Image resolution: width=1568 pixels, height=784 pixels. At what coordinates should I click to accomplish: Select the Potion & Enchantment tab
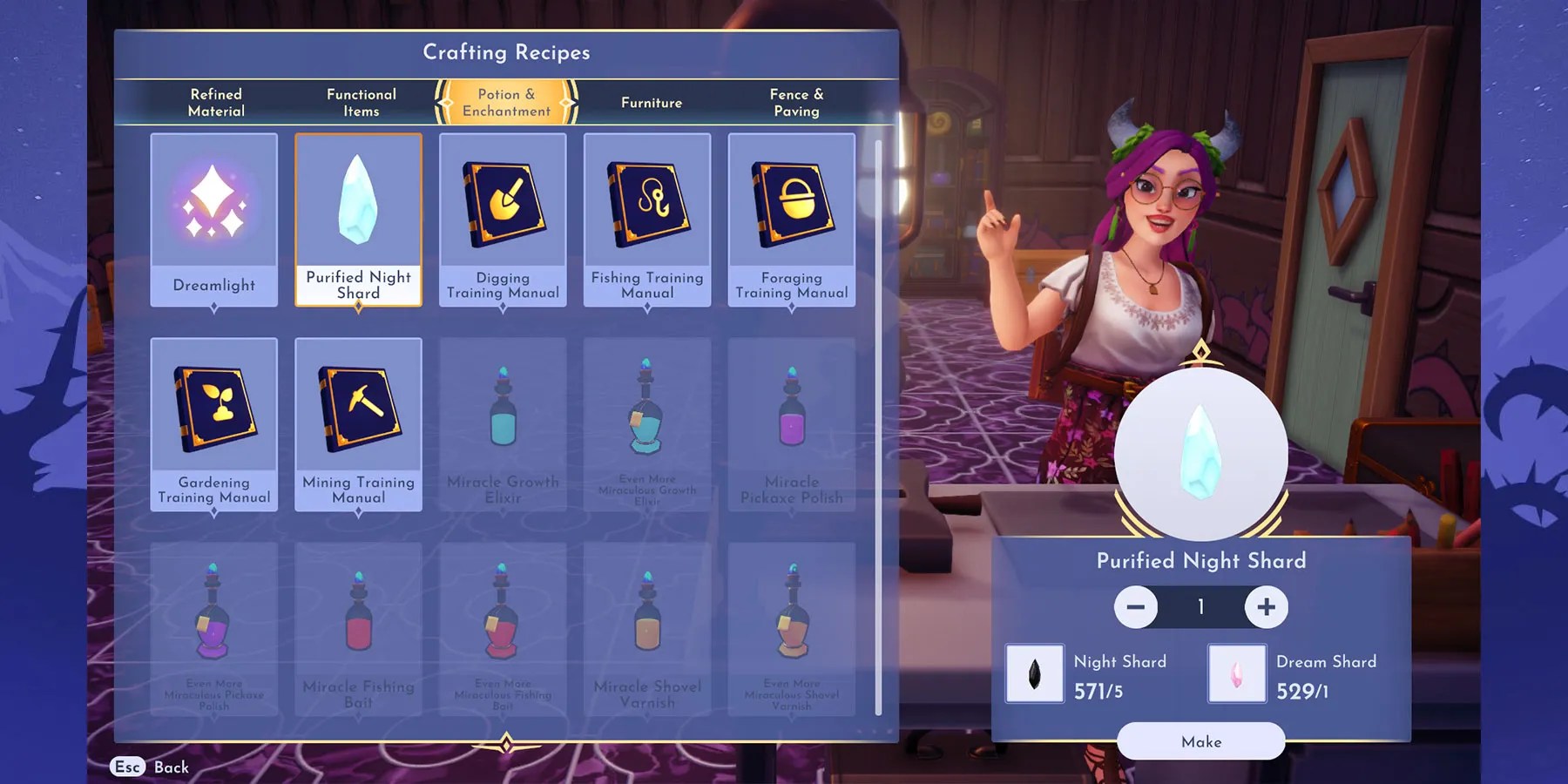pos(506,103)
